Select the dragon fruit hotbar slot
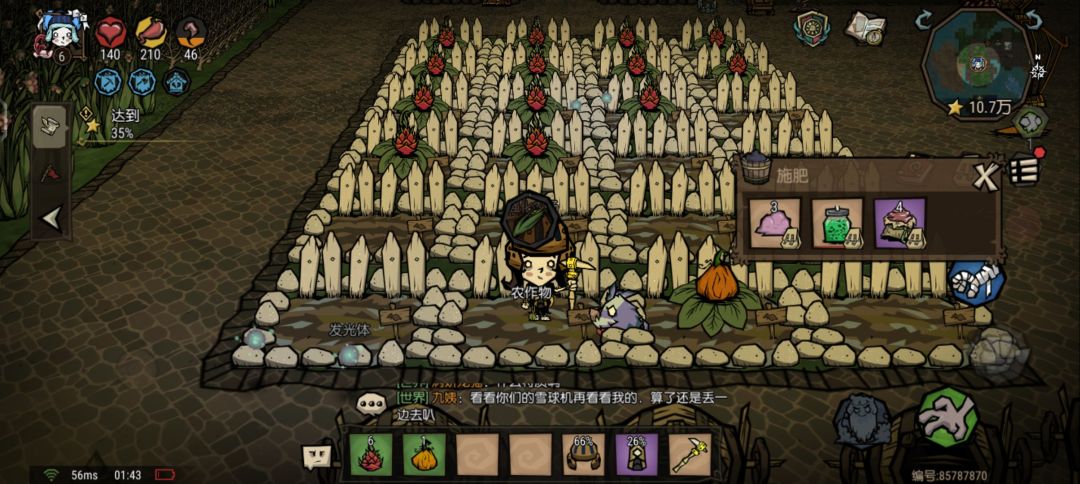Screen dimensions: 1080x484 point(373,455)
